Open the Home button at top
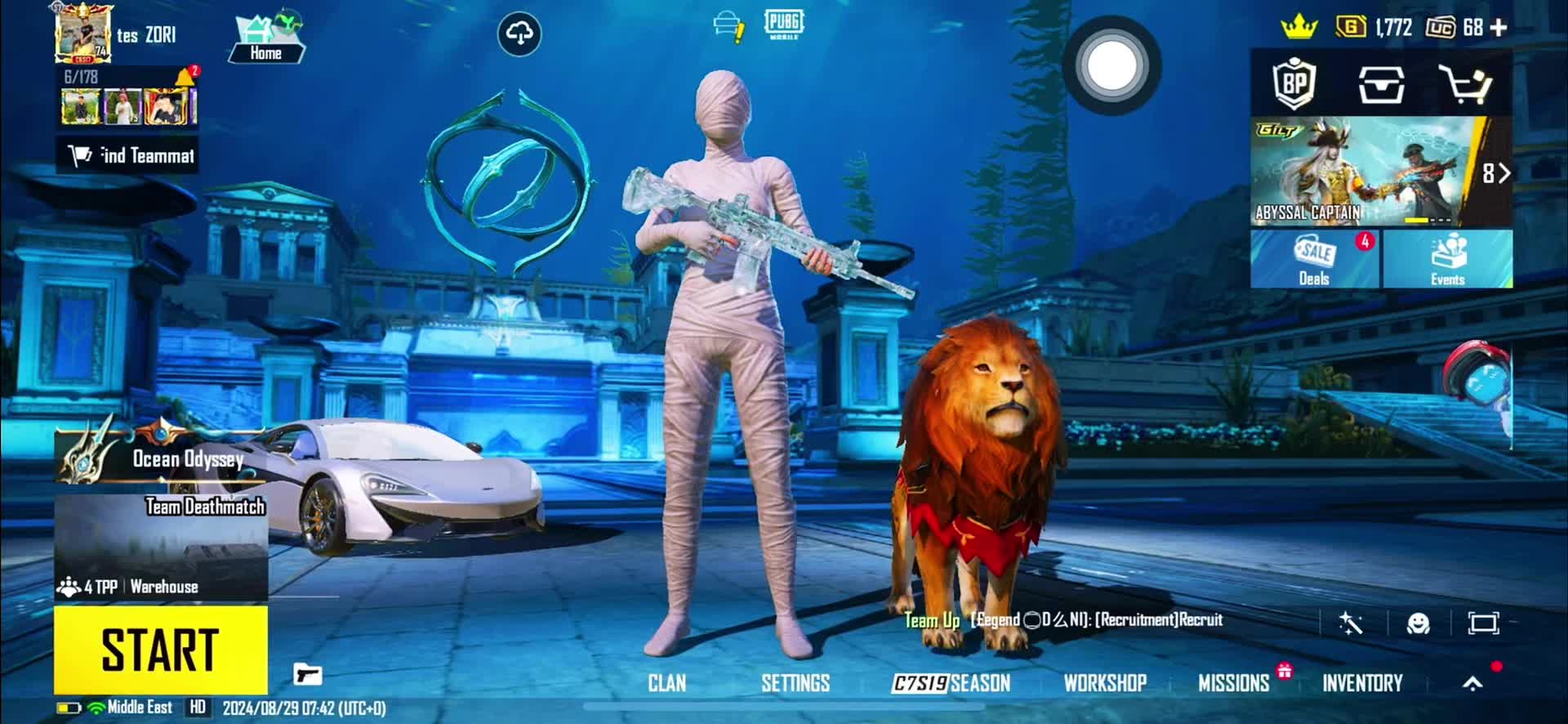1568x724 pixels. pyautogui.click(x=266, y=38)
